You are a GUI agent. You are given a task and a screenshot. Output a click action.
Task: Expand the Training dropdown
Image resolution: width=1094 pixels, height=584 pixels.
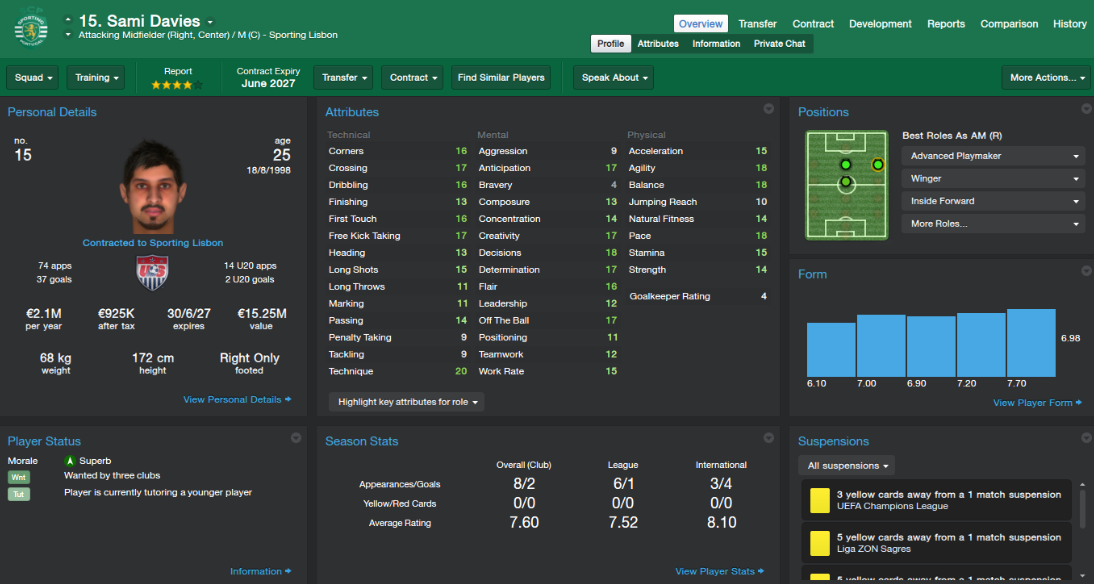[x=97, y=78]
